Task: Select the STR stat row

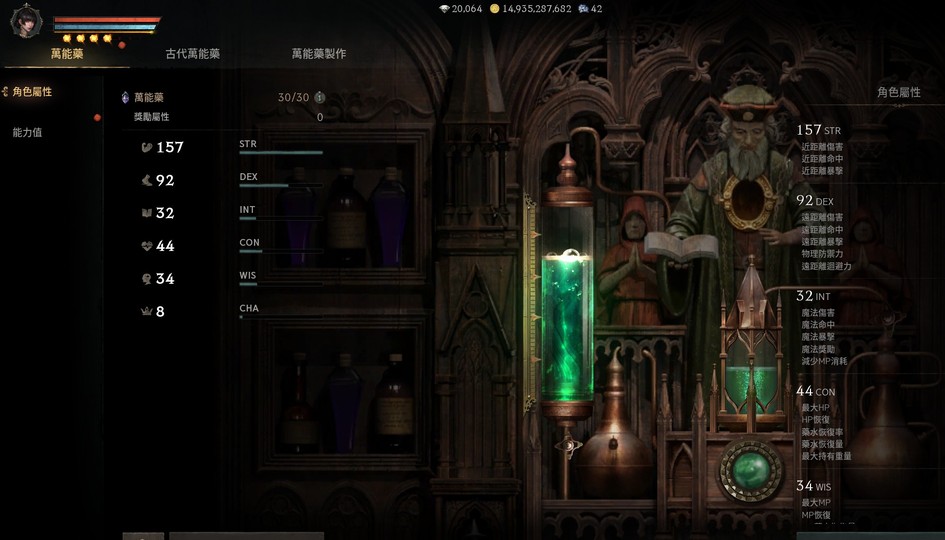Action: point(230,147)
